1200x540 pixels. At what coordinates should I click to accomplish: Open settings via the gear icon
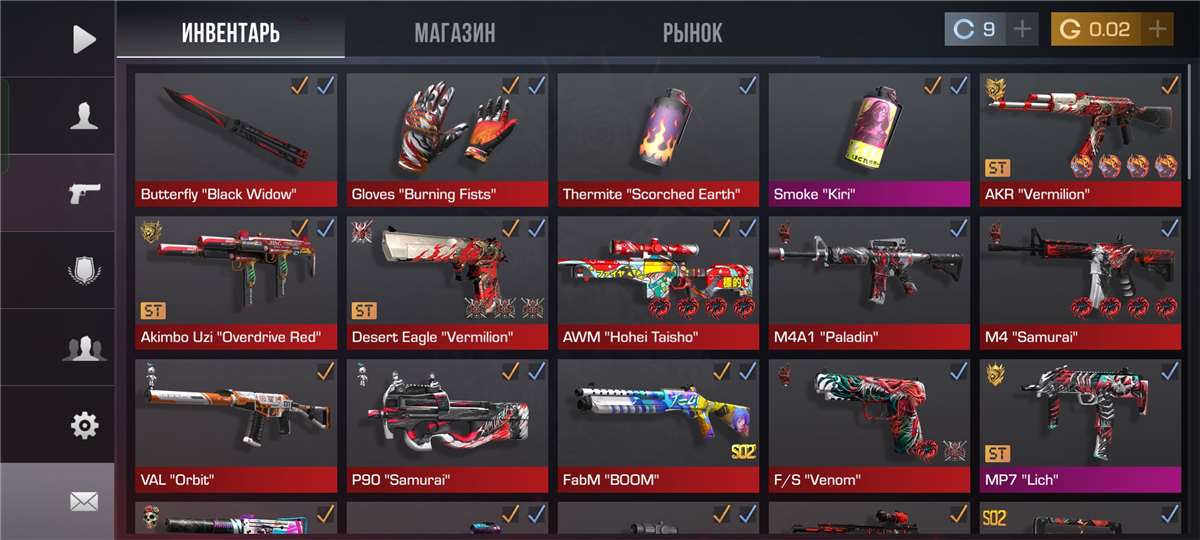click(84, 426)
